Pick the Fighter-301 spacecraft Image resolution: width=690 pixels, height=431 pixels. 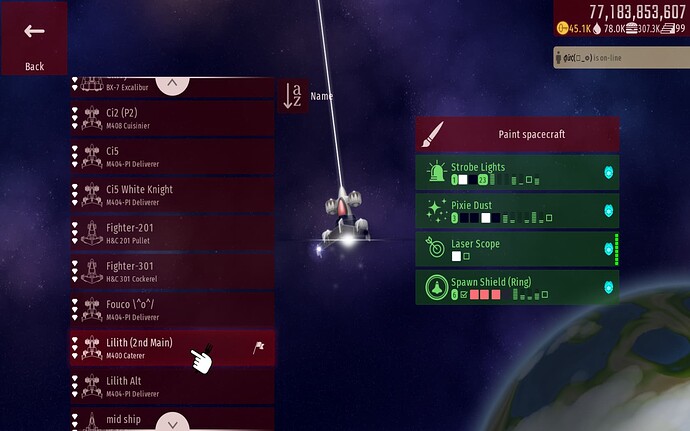pos(171,271)
